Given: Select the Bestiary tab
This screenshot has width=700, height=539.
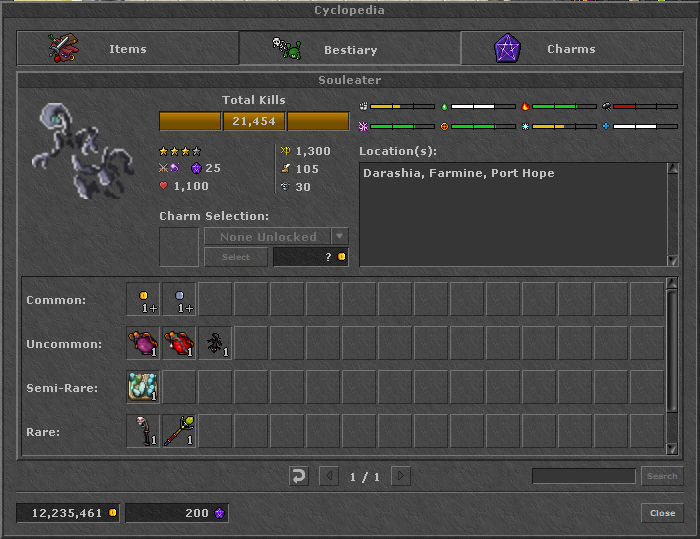Looking at the screenshot, I should [350, 49].
